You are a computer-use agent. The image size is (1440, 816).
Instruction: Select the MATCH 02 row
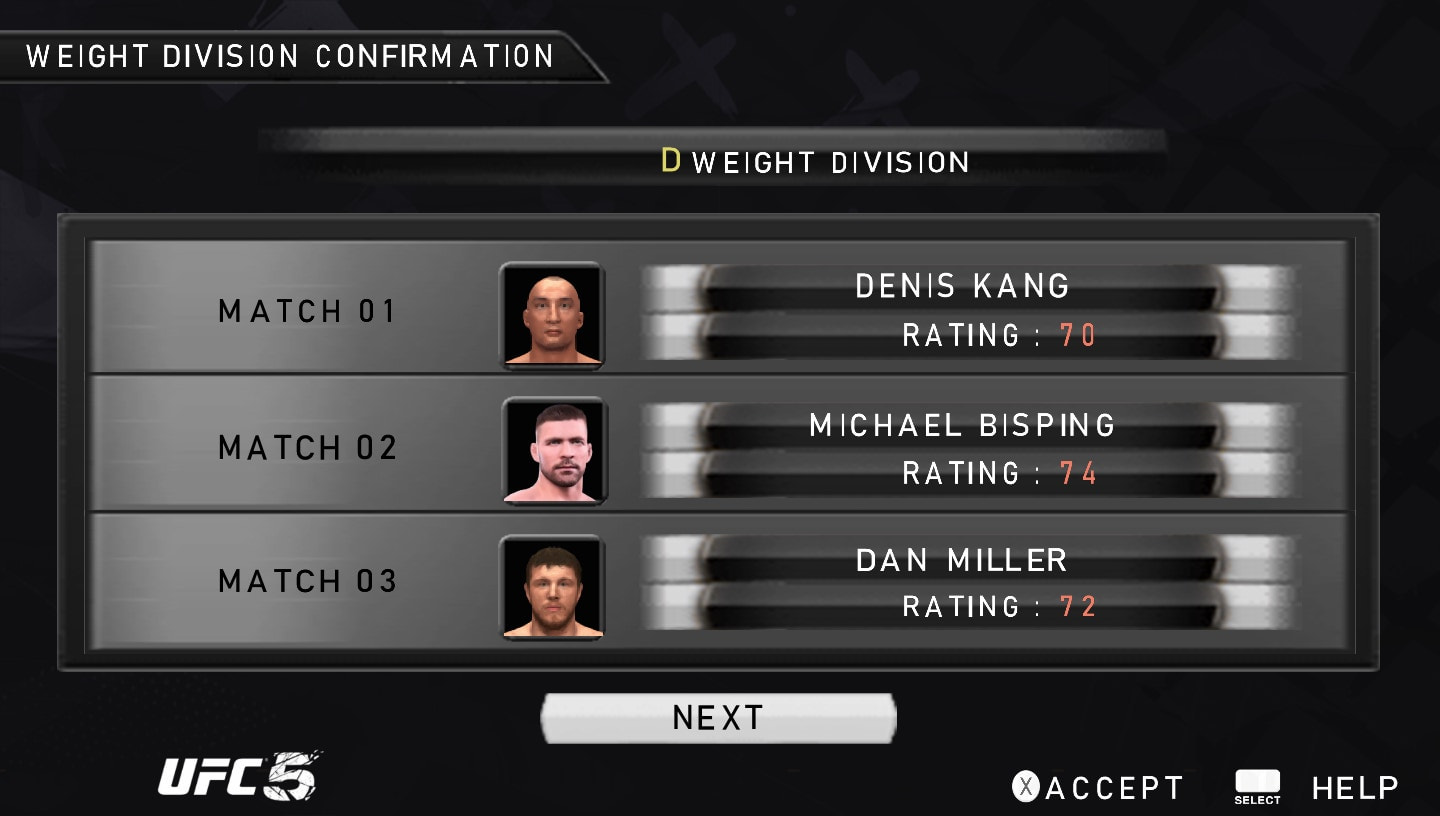(x=306, y=448)
